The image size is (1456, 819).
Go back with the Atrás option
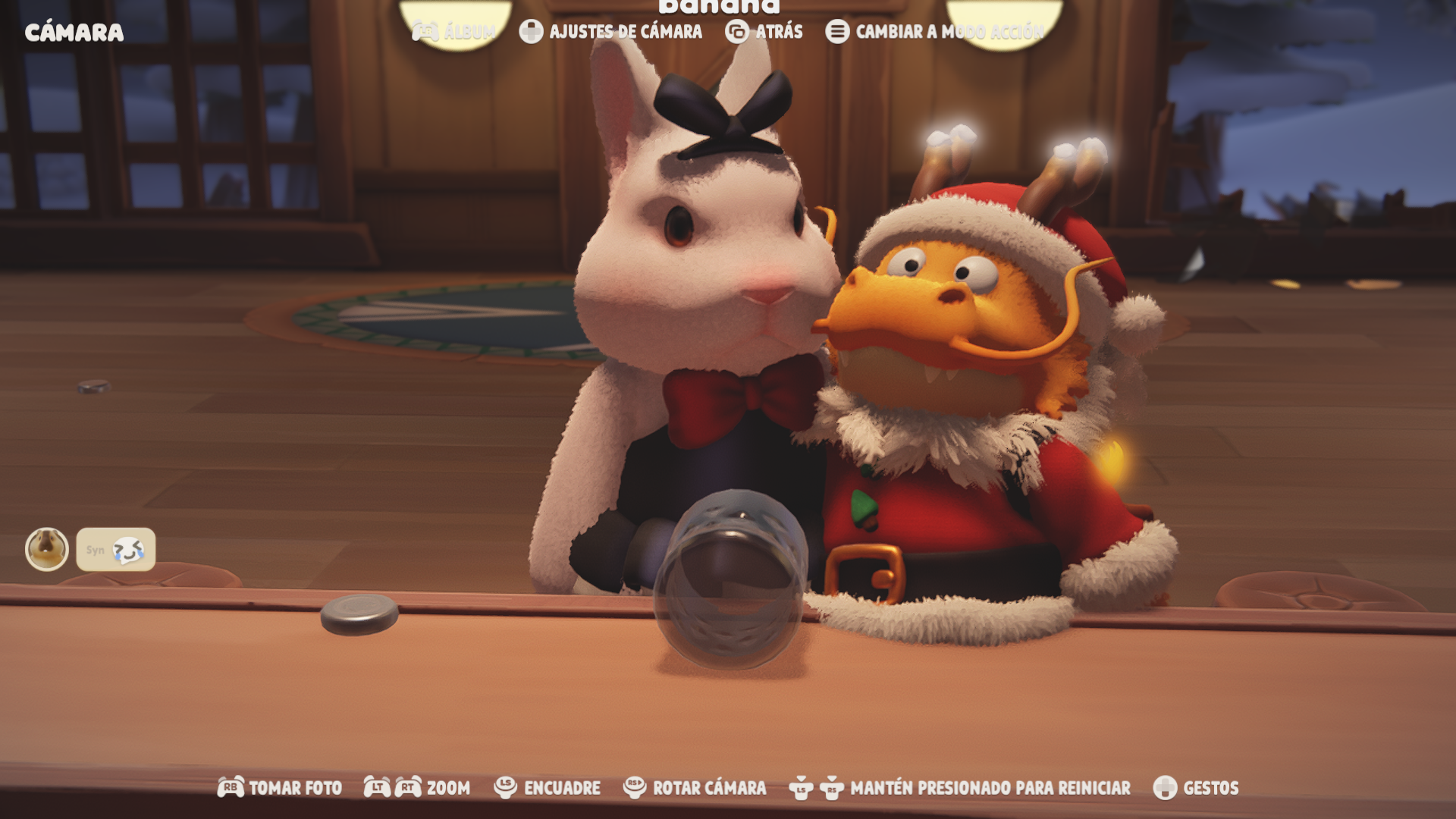coord(764,32)
